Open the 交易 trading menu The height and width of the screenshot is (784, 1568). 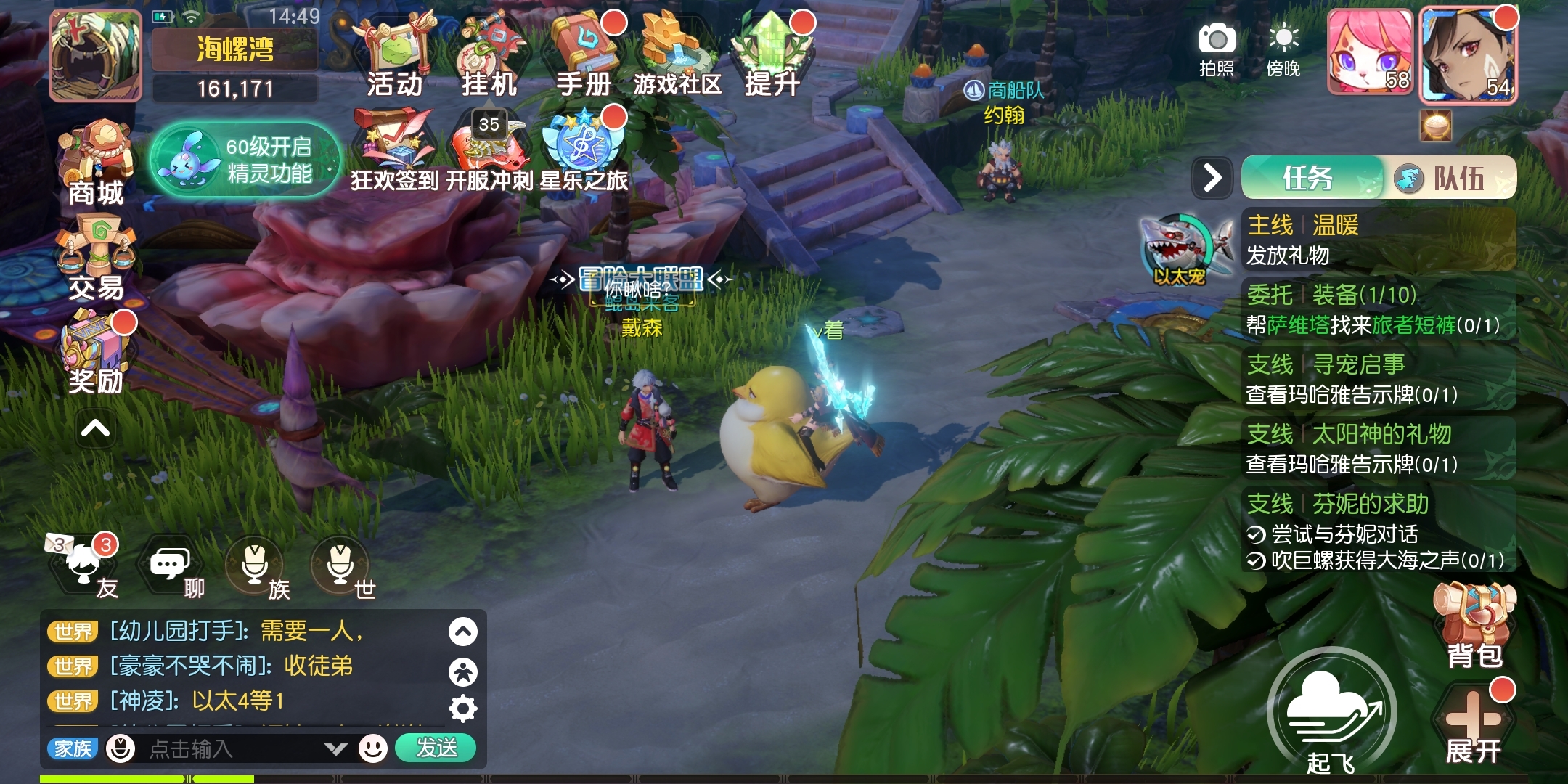point(96,260)
